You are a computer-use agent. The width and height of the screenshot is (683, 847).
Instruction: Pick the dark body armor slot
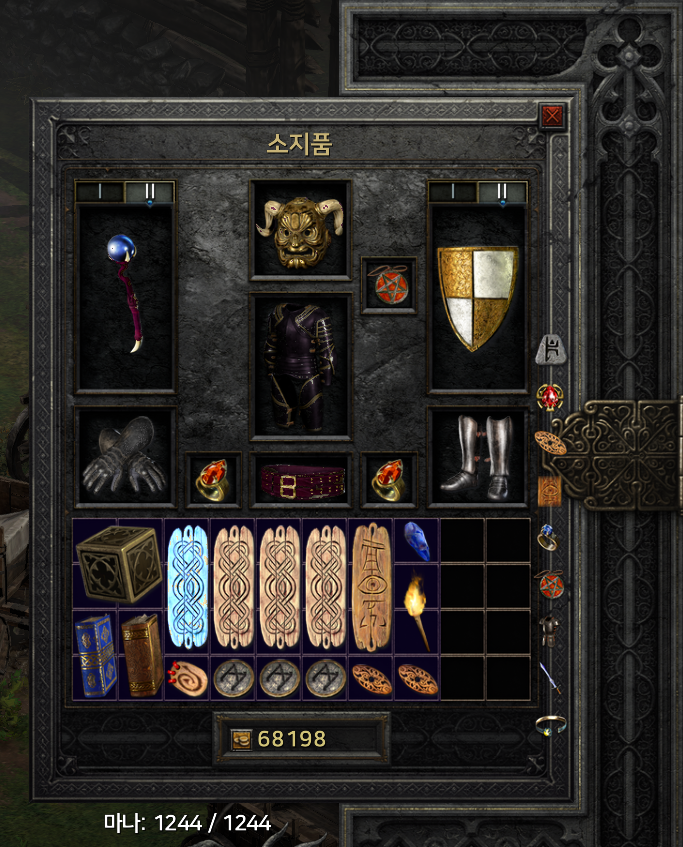(299, 367)
